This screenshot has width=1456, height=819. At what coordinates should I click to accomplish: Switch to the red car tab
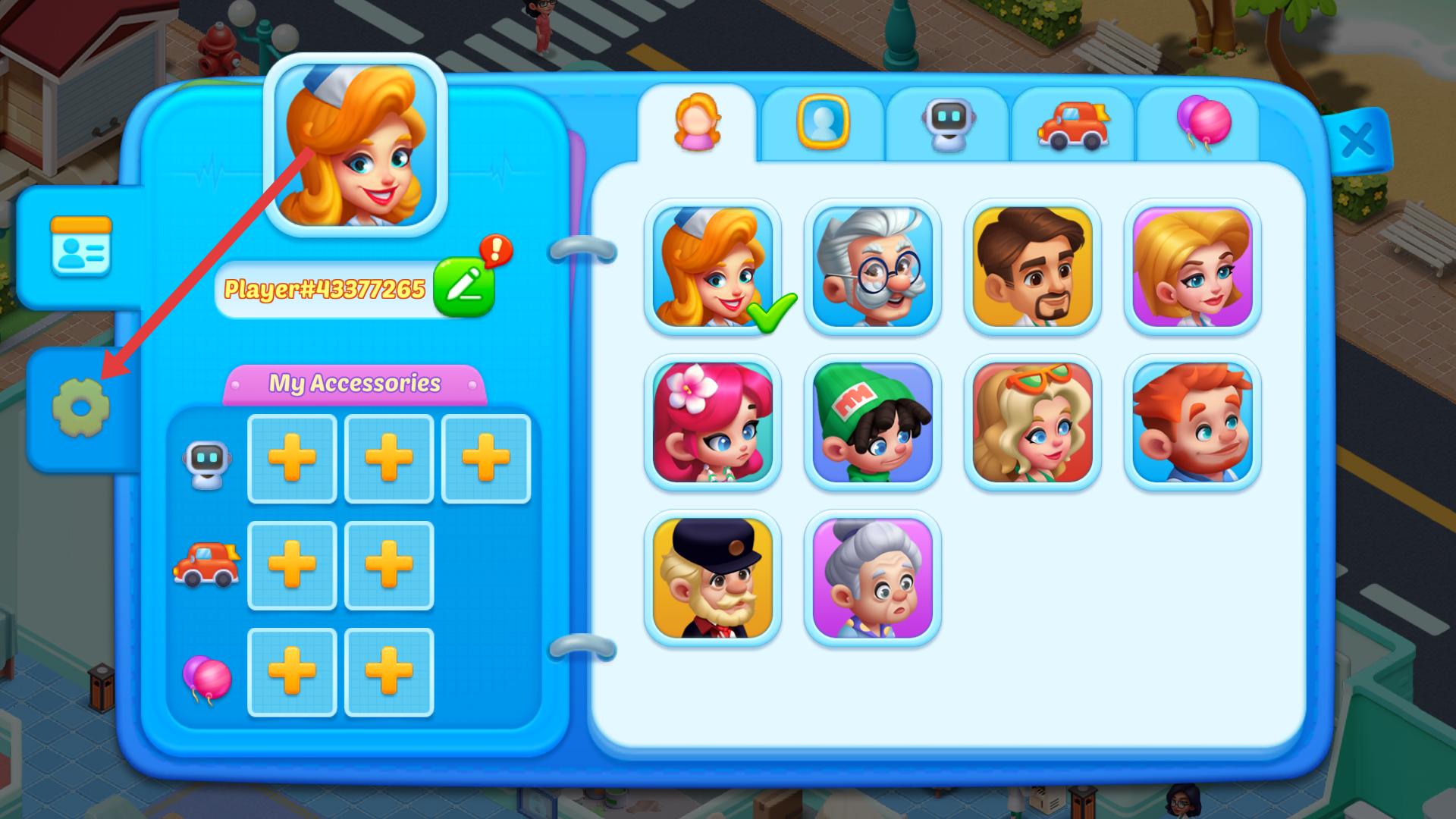[1073, 124]
